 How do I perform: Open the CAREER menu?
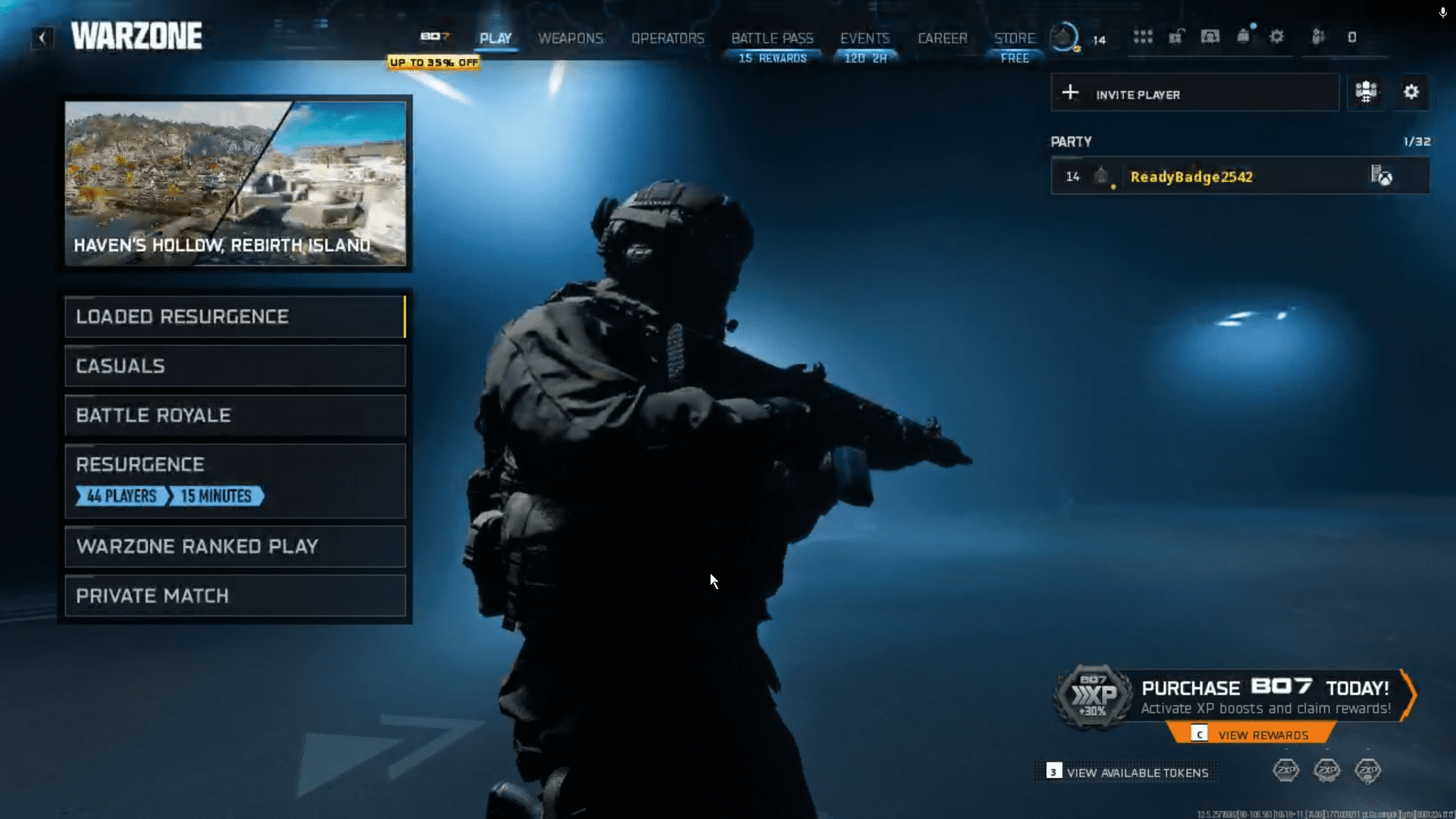click(x=942, y=38)
